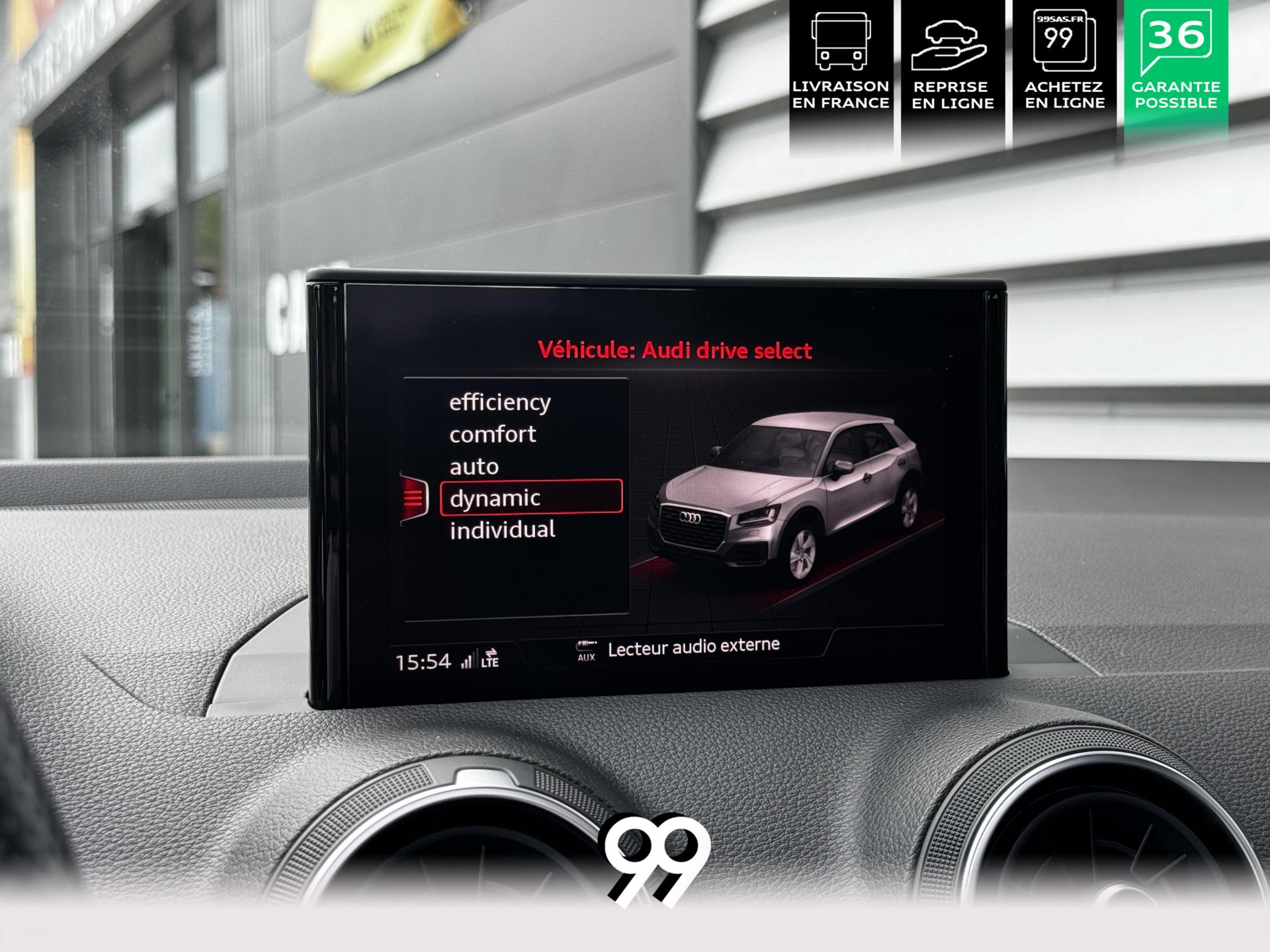
Task: Select the Achetez en ligne badge
Action: pos(1064,66)
